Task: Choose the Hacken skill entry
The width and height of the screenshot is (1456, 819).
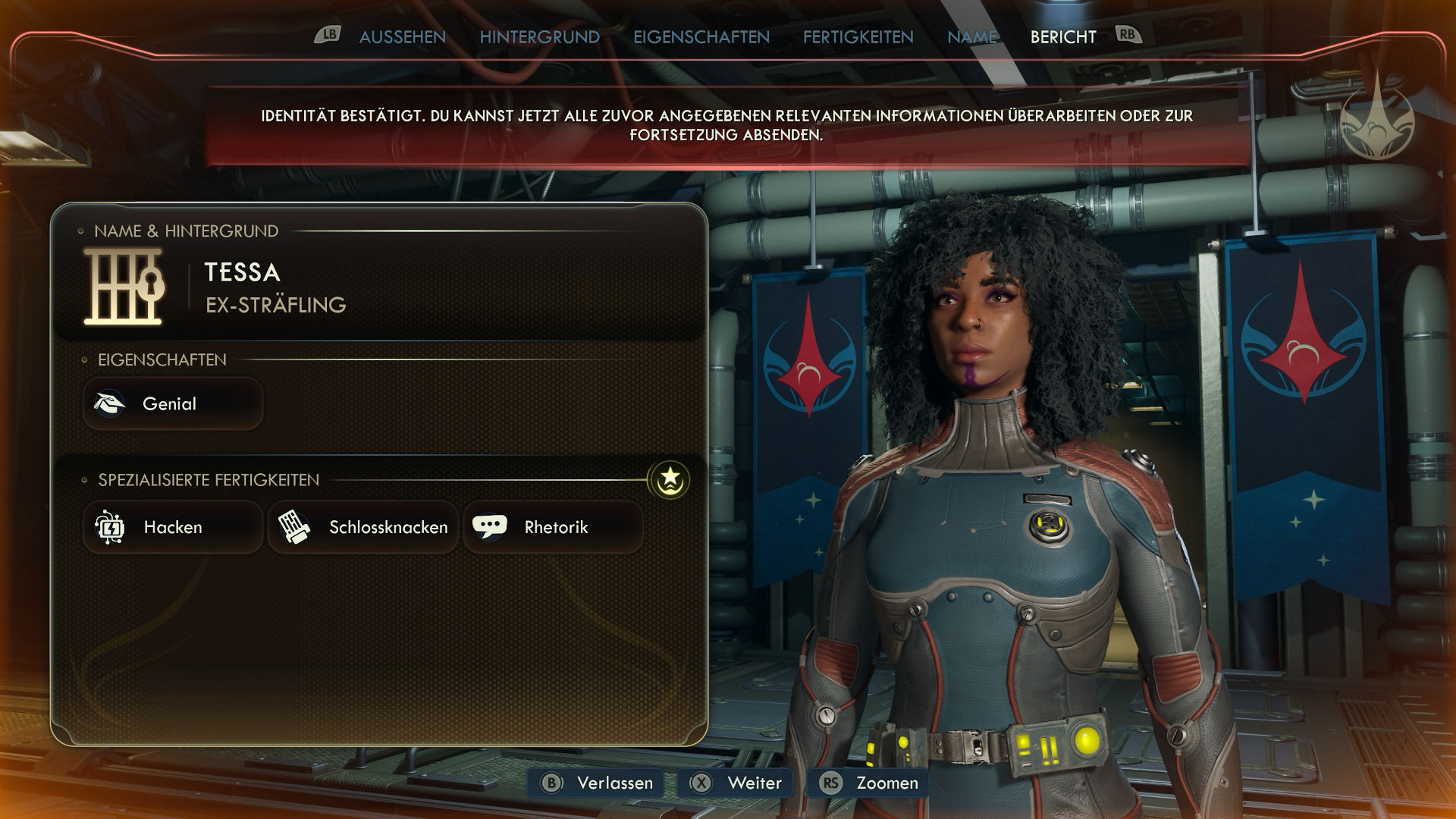Action: (173, 528)
